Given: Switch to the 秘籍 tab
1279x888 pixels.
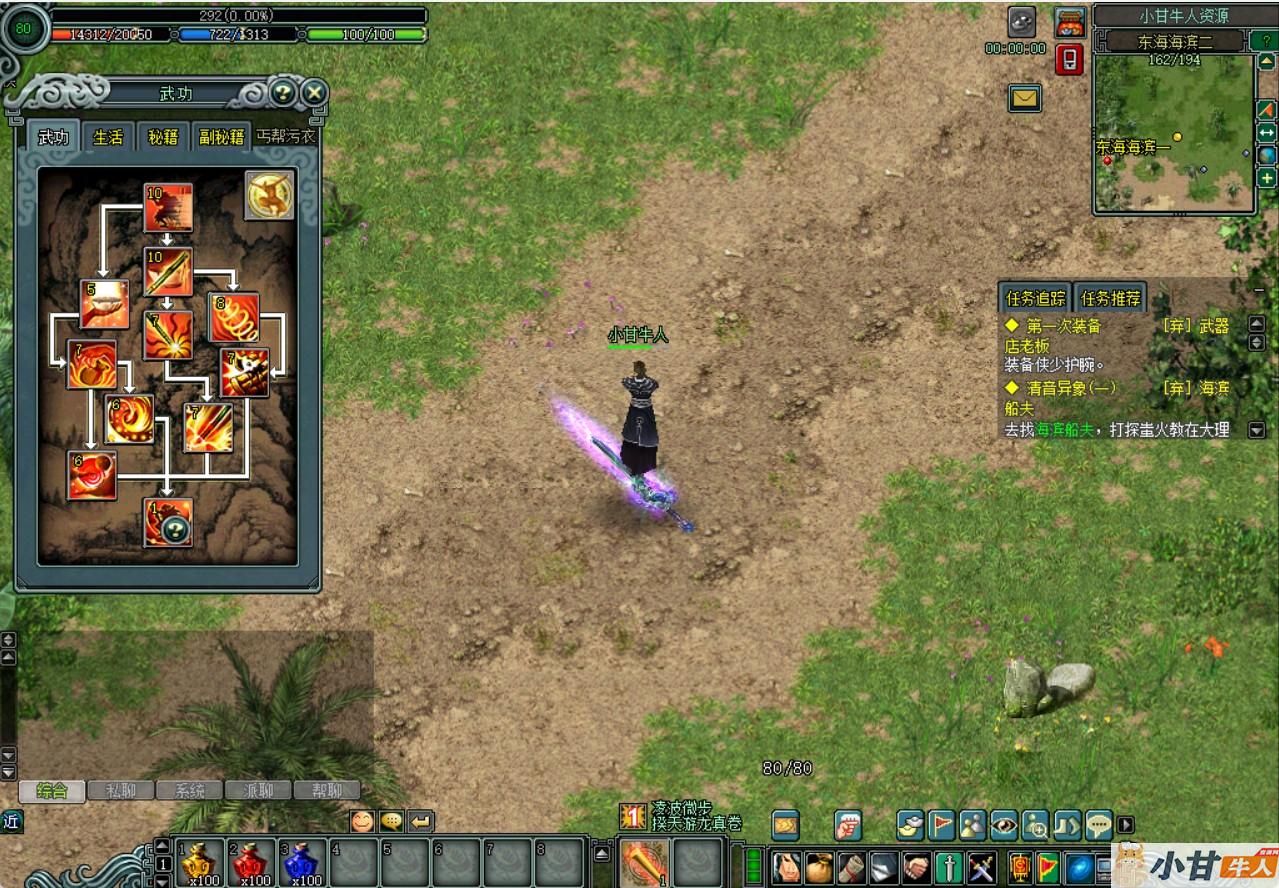Looking at the screenshot, I should [x=163, y=137].
